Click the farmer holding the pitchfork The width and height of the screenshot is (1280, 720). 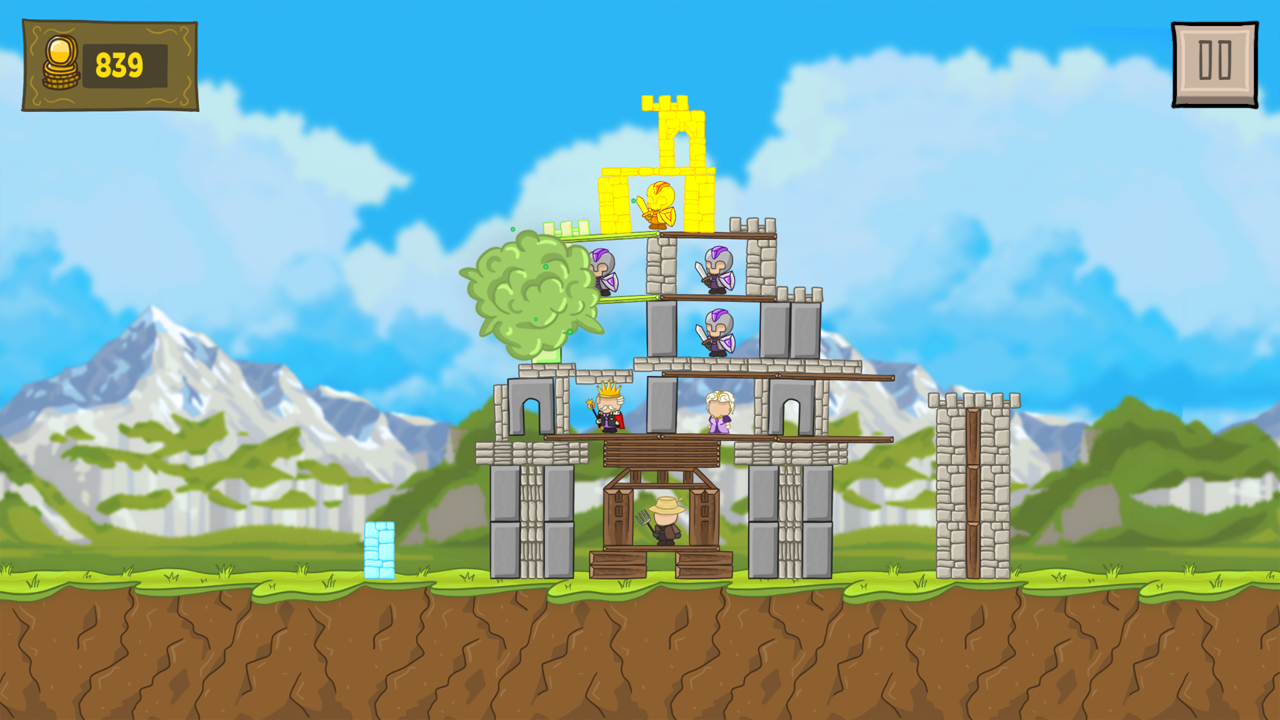point(668,521)
